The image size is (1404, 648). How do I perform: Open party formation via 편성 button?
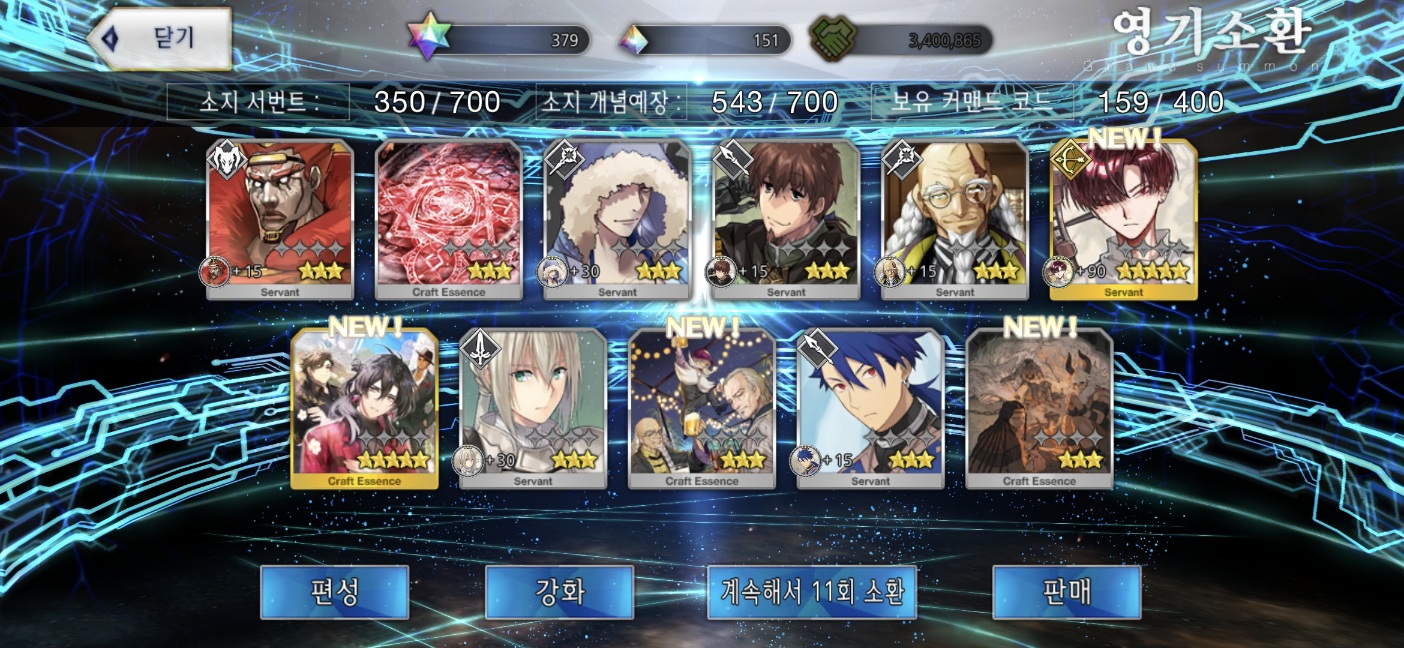click(334, 592)
